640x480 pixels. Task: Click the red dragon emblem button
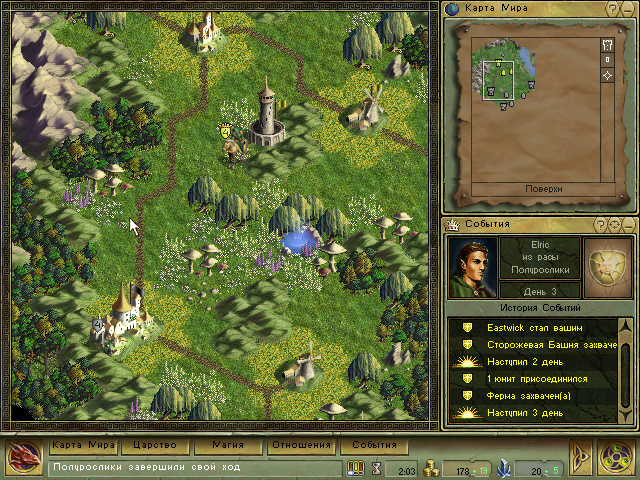click(x=23, y=457)
